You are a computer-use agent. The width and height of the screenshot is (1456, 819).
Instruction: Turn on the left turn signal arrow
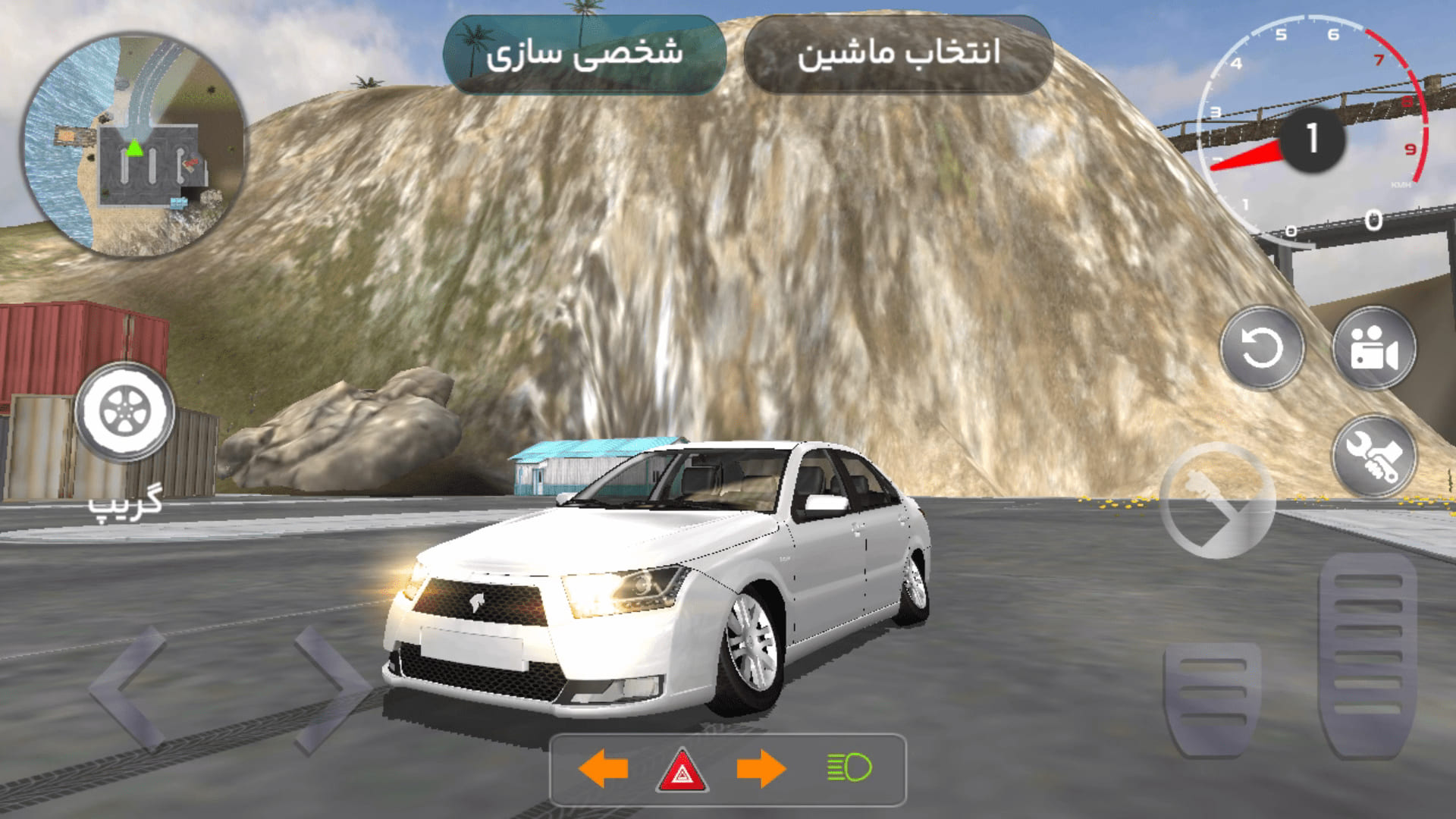(x=604, y=769)
